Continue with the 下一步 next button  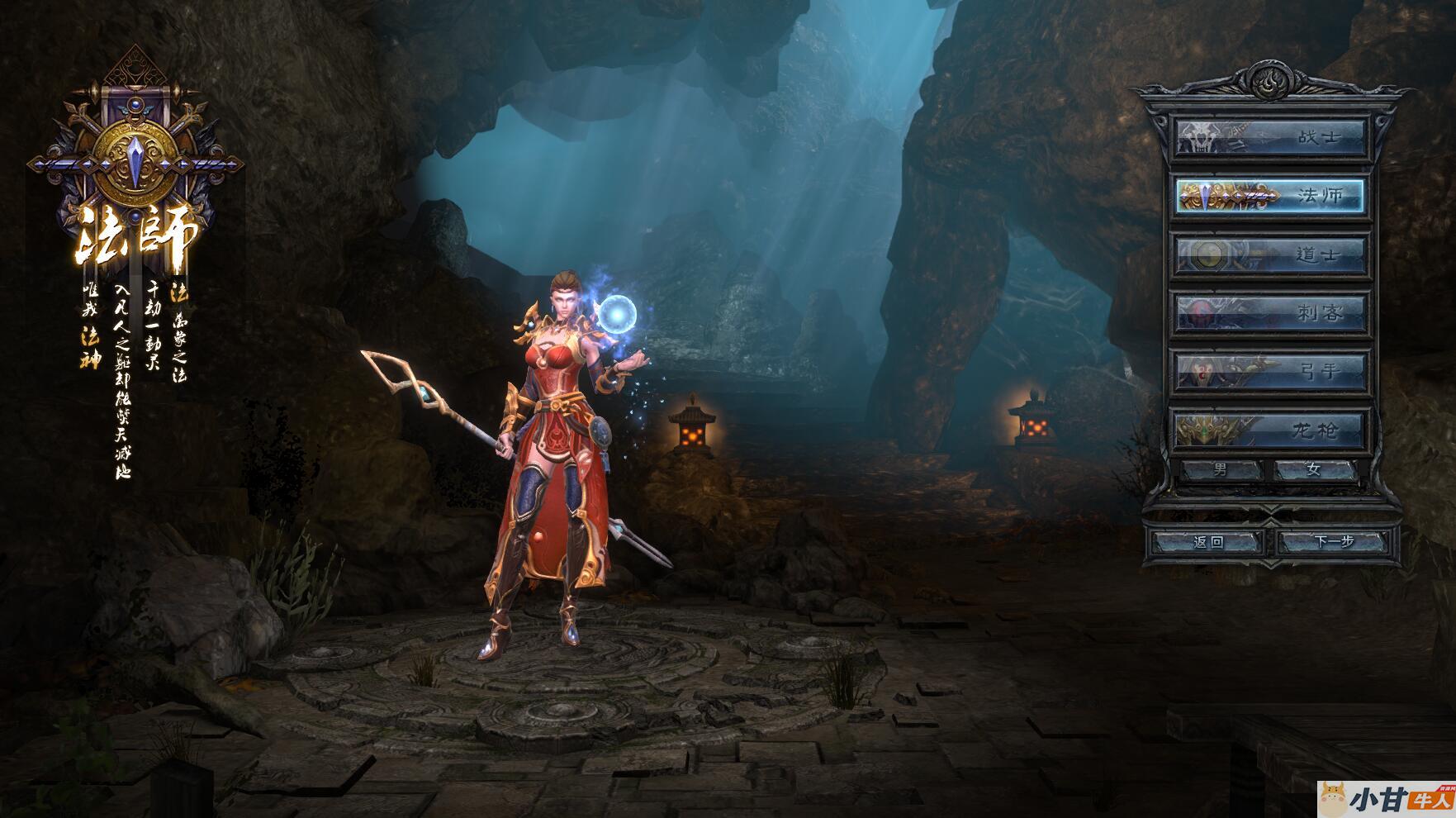(1334, 542)
